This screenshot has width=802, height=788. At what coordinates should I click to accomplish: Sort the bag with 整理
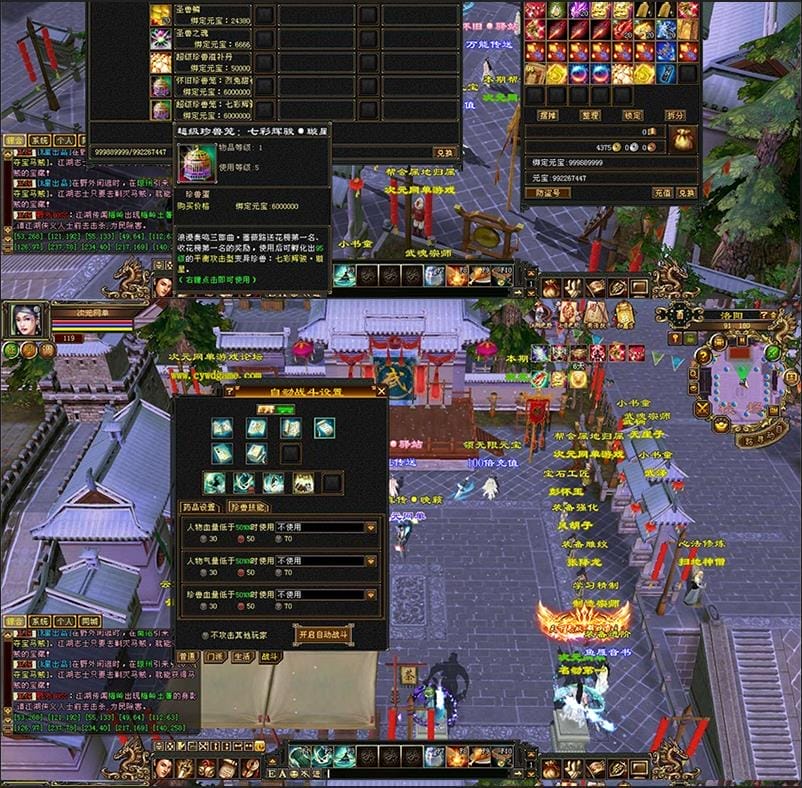(x=590, y=115)
